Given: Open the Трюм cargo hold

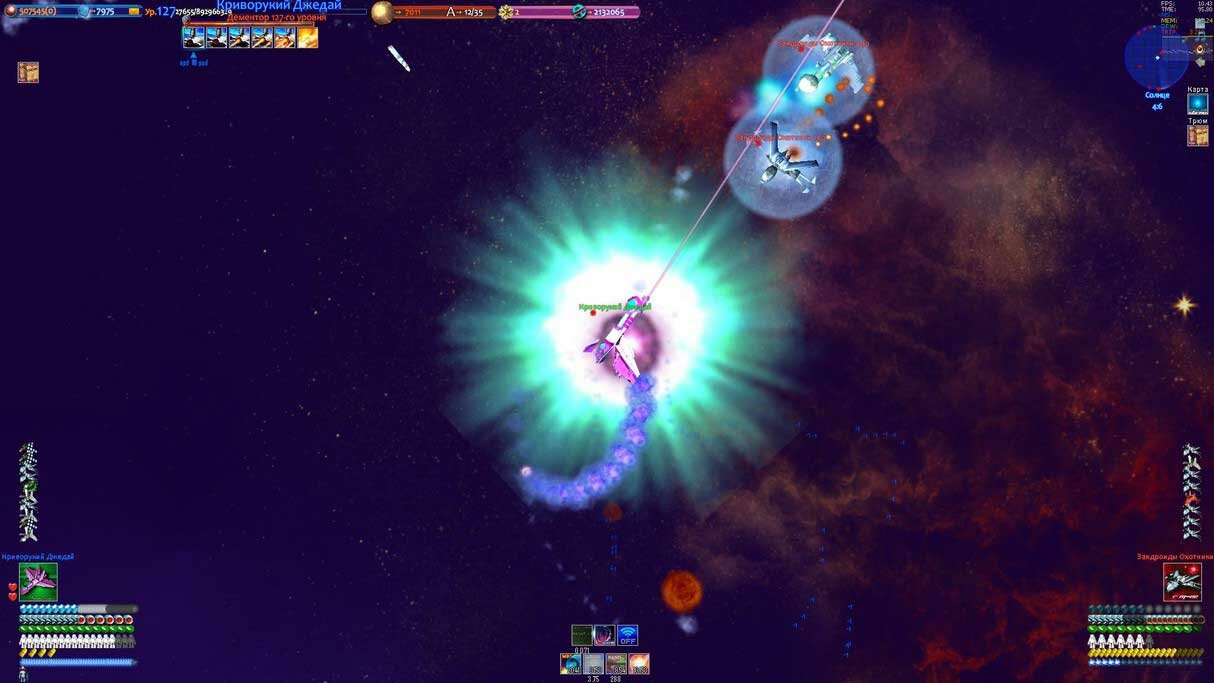Looking at the screenshot, I should 1197,135.
